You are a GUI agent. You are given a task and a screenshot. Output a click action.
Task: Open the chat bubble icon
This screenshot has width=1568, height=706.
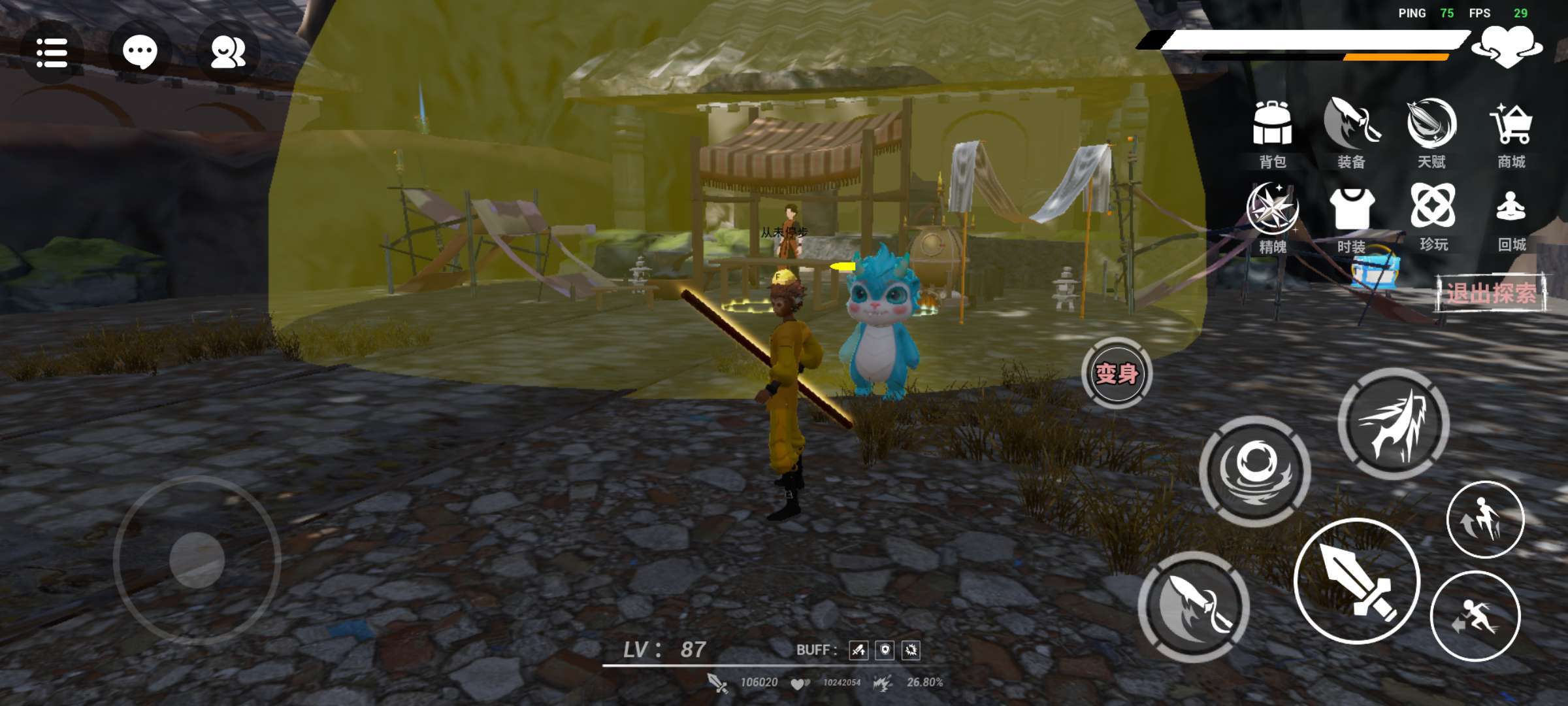pos(140,52)
